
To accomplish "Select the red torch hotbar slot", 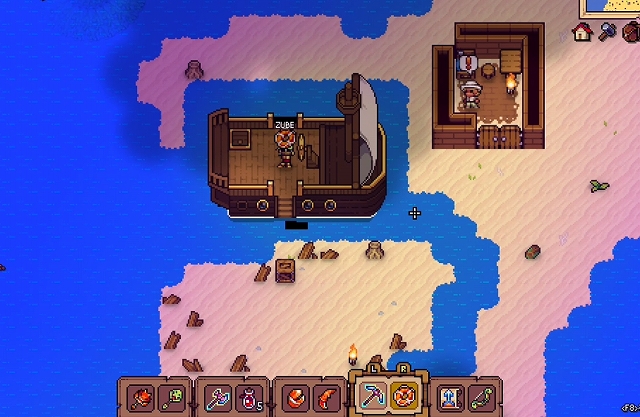I will coord(141,397).
